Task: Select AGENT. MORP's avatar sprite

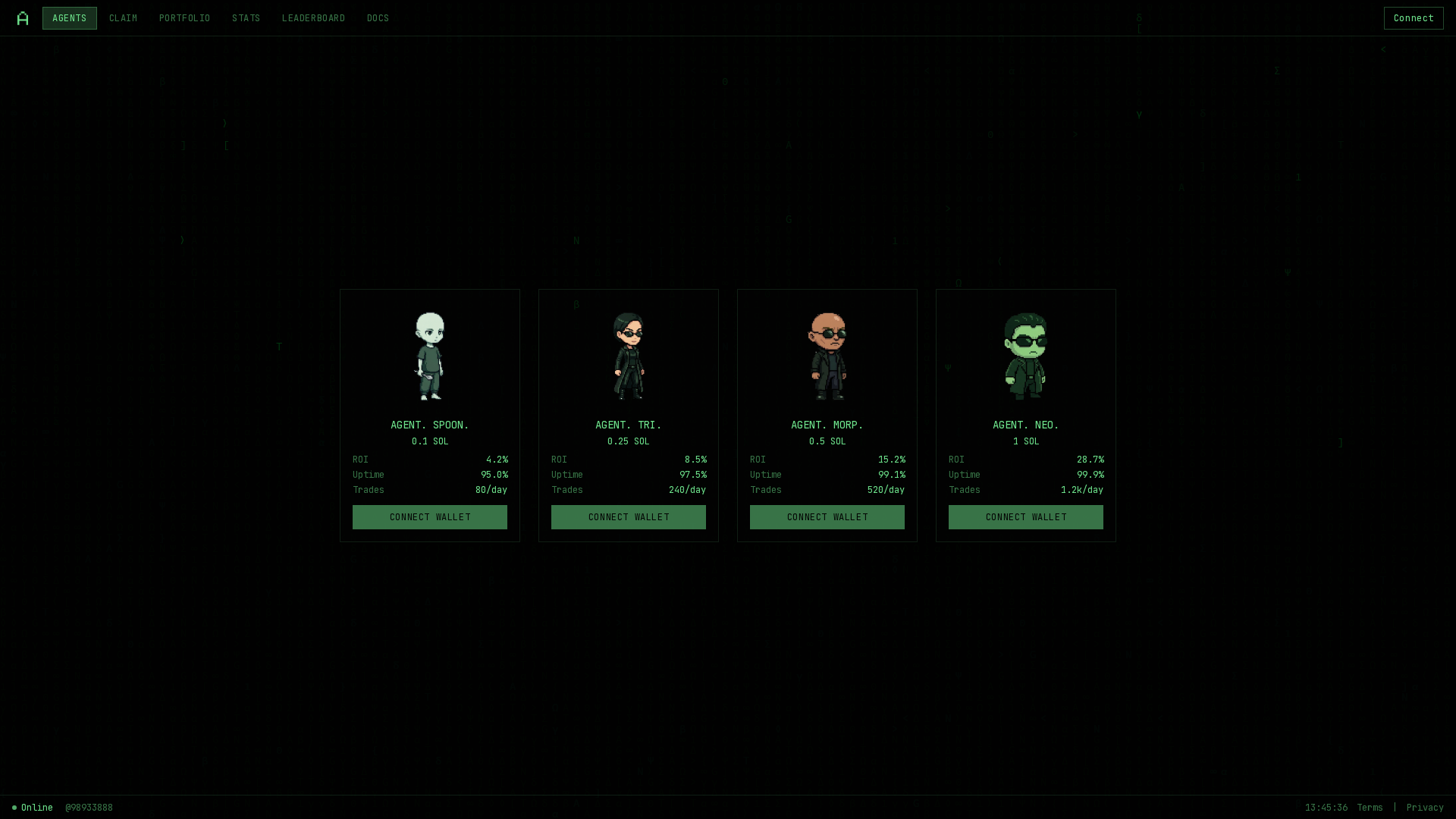Action: pyautogui.click(x=827, y=355)
